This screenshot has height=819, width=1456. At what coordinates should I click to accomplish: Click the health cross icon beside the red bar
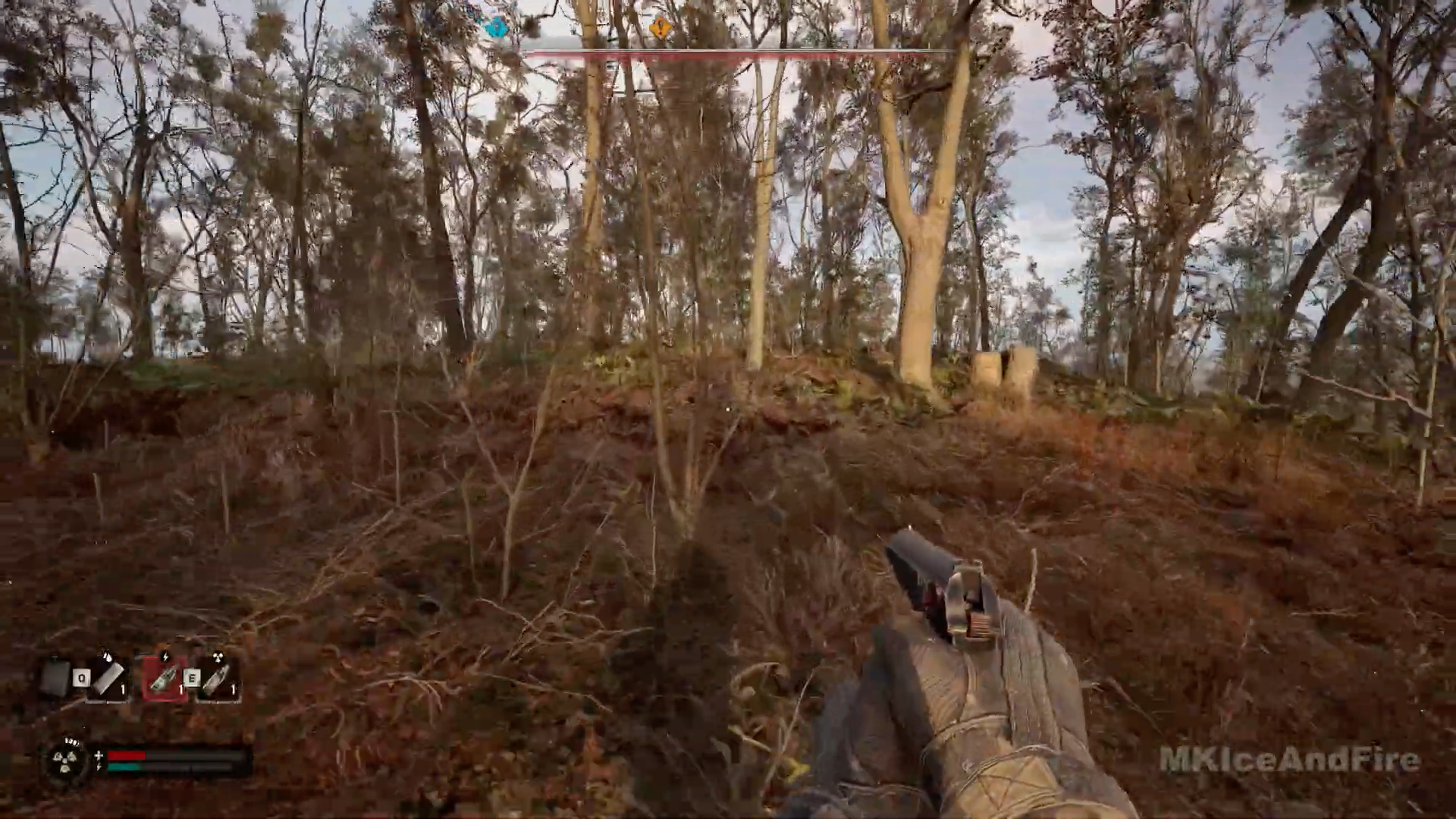[x=99, y=756]
